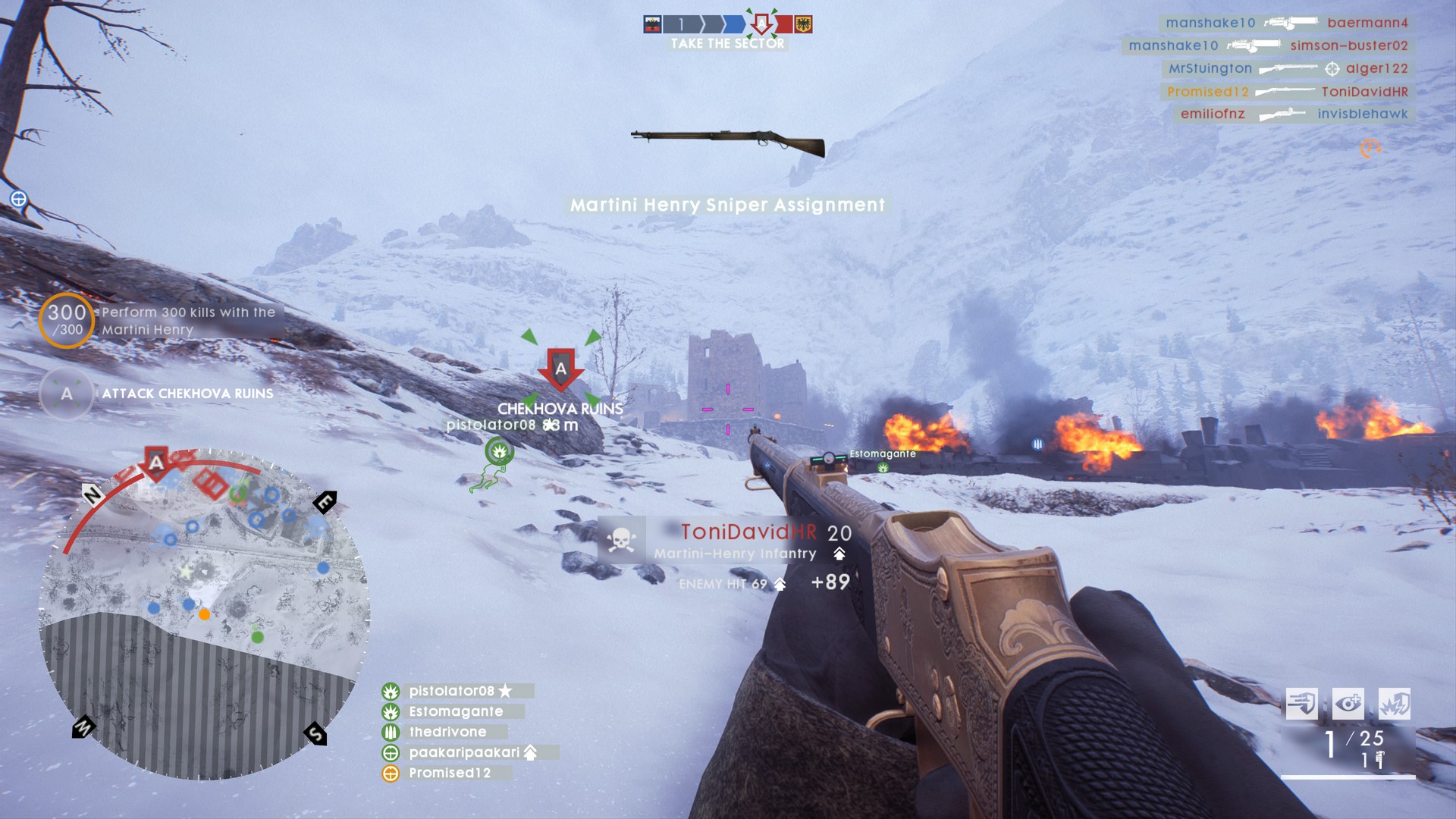
Task: Select Promised12 in the squad list
Action: point(450,773)
